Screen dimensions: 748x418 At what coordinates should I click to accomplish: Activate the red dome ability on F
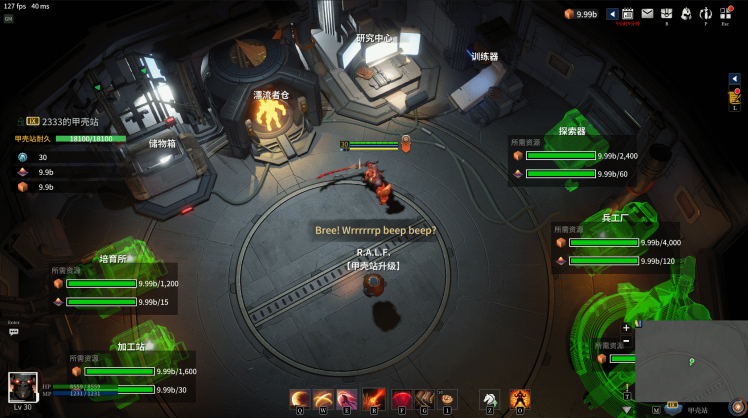click(402, 398)
